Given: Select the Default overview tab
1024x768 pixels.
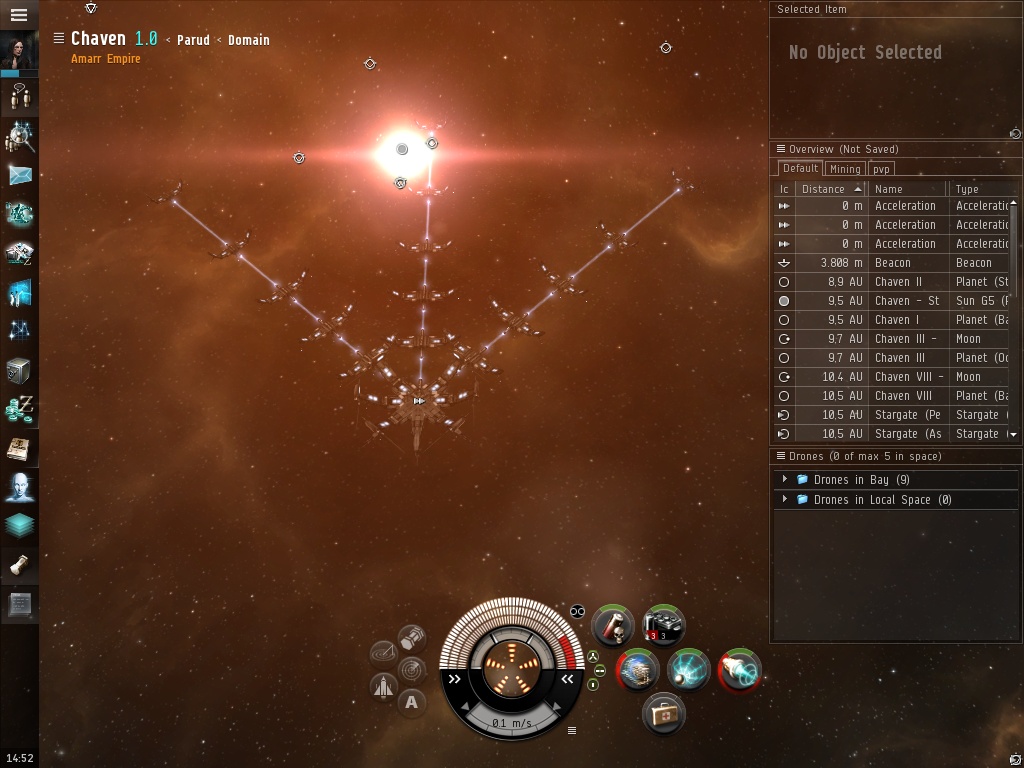Looking at the screenshot, I should [x=800, y=169].
